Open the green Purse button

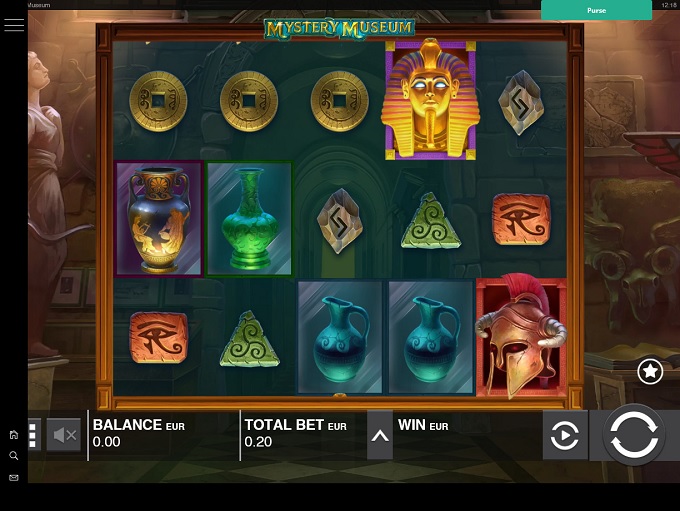(596, 10)
